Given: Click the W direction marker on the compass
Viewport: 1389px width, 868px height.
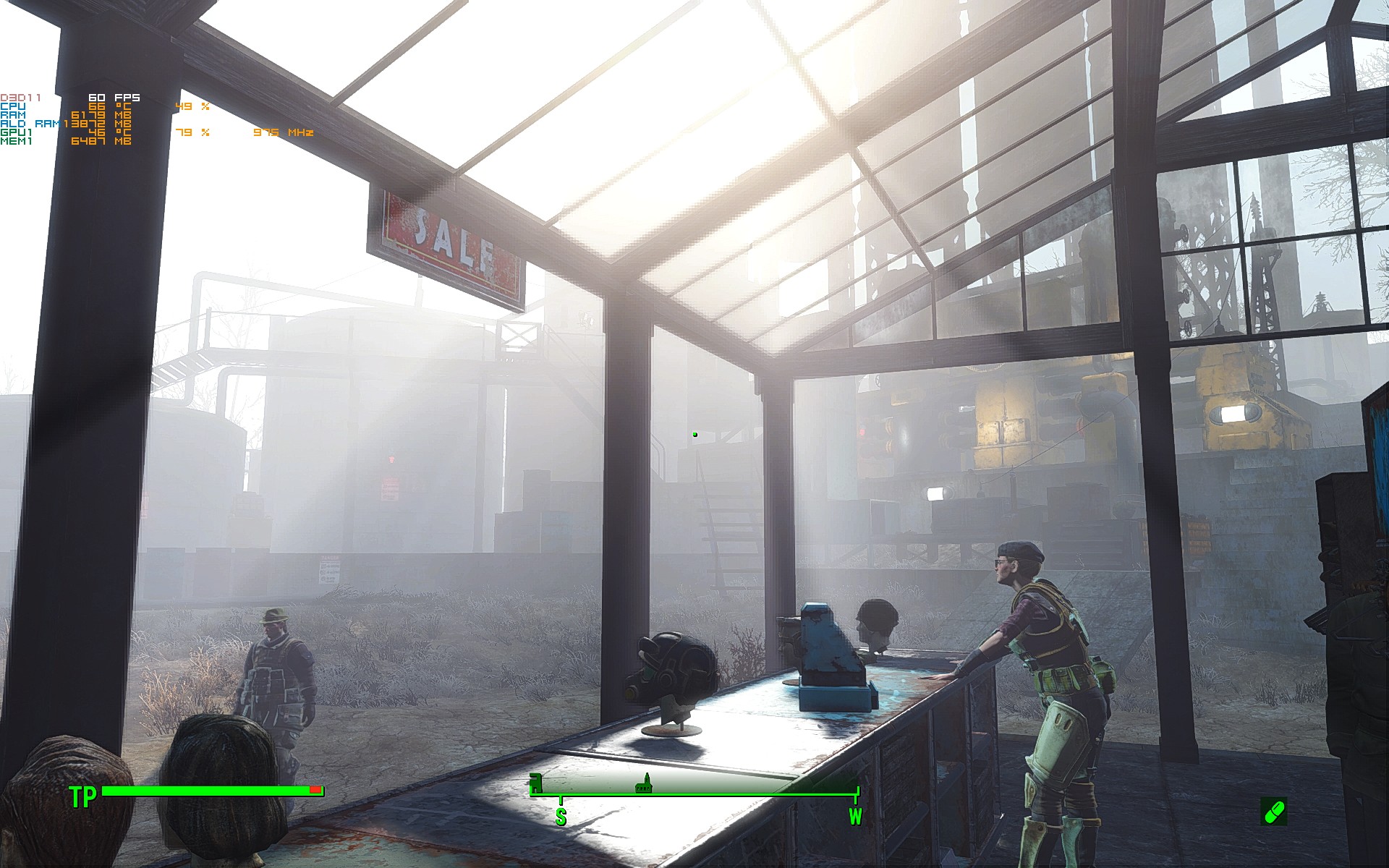Looking at the screenshot, I should point(857,815).
